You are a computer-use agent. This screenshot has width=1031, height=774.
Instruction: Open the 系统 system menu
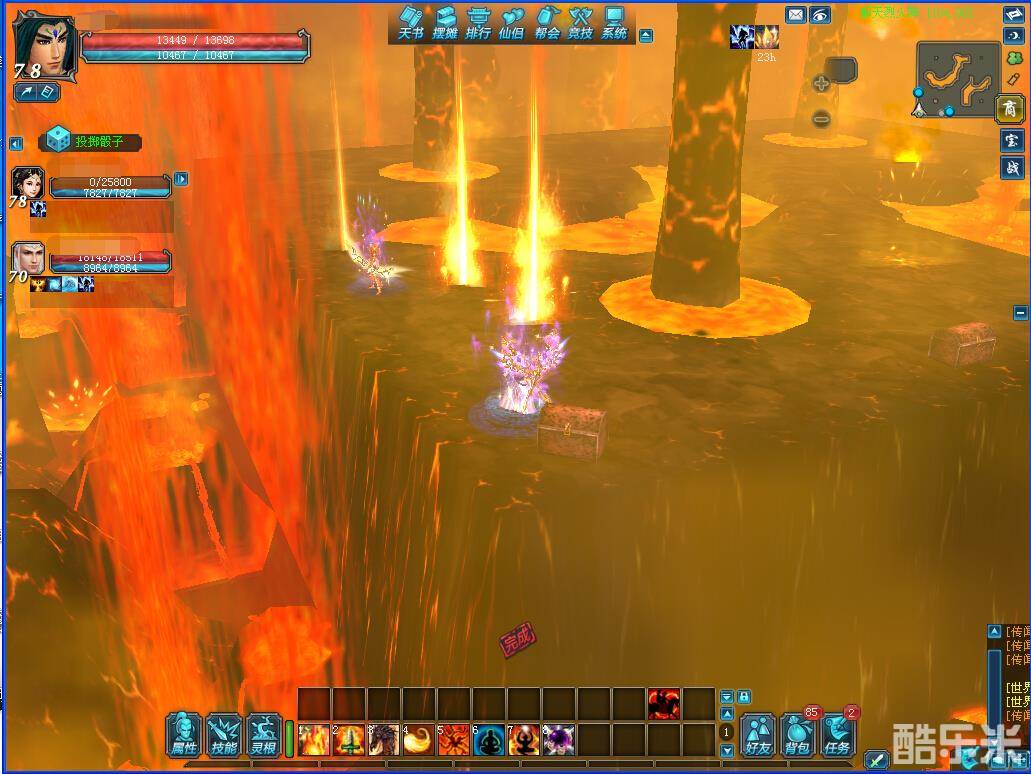[614, 22]
